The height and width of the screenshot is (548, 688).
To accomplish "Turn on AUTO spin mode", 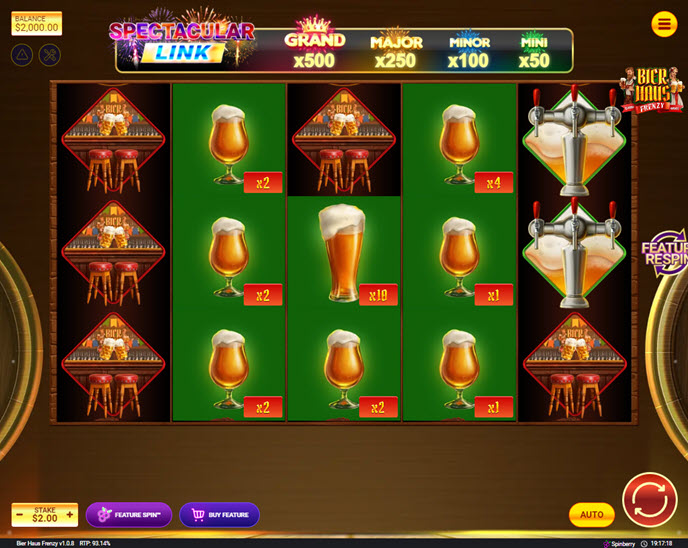I will pyautogui.click(x=592, y=515).
